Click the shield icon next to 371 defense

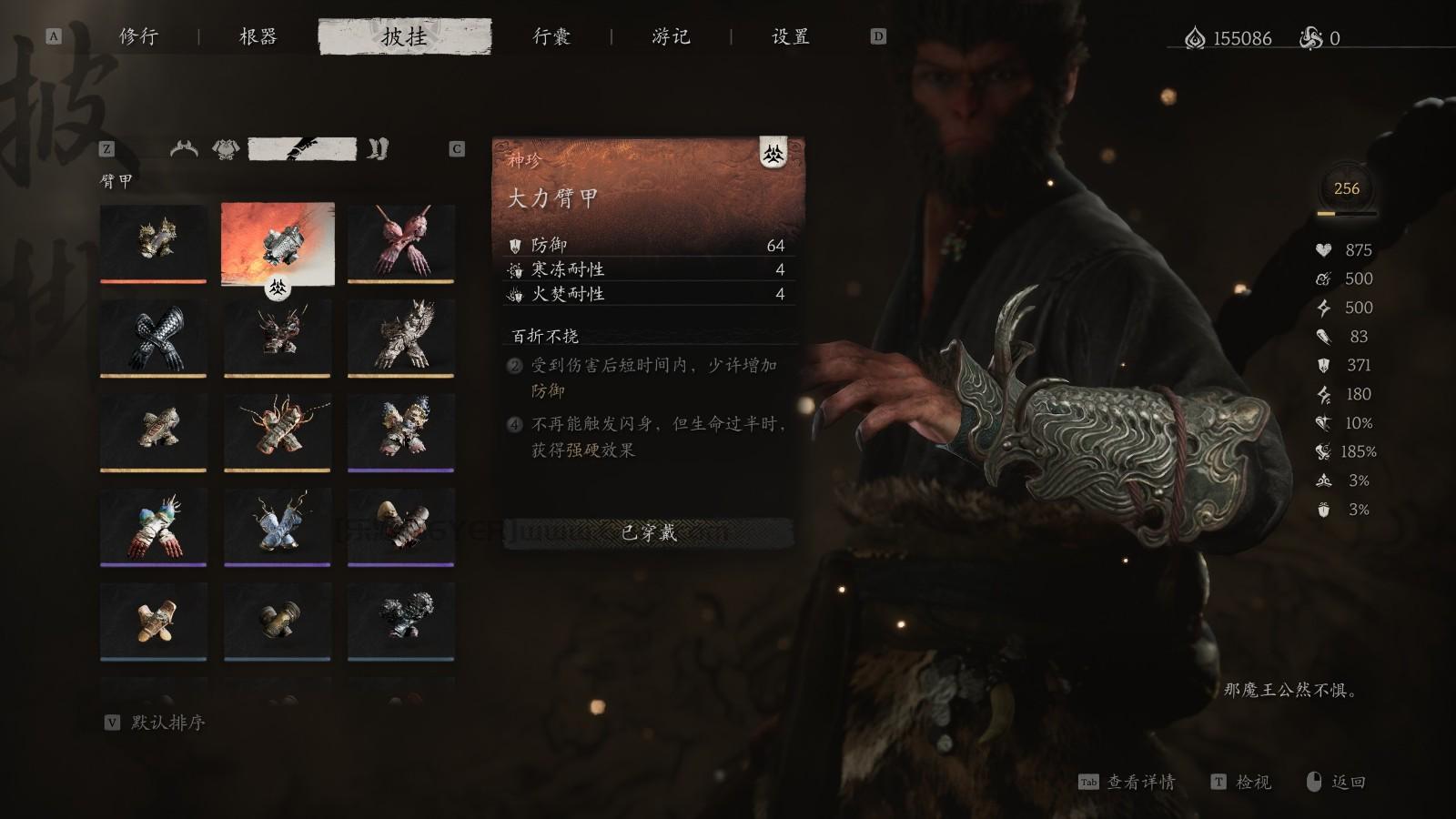pos(1323,365)
